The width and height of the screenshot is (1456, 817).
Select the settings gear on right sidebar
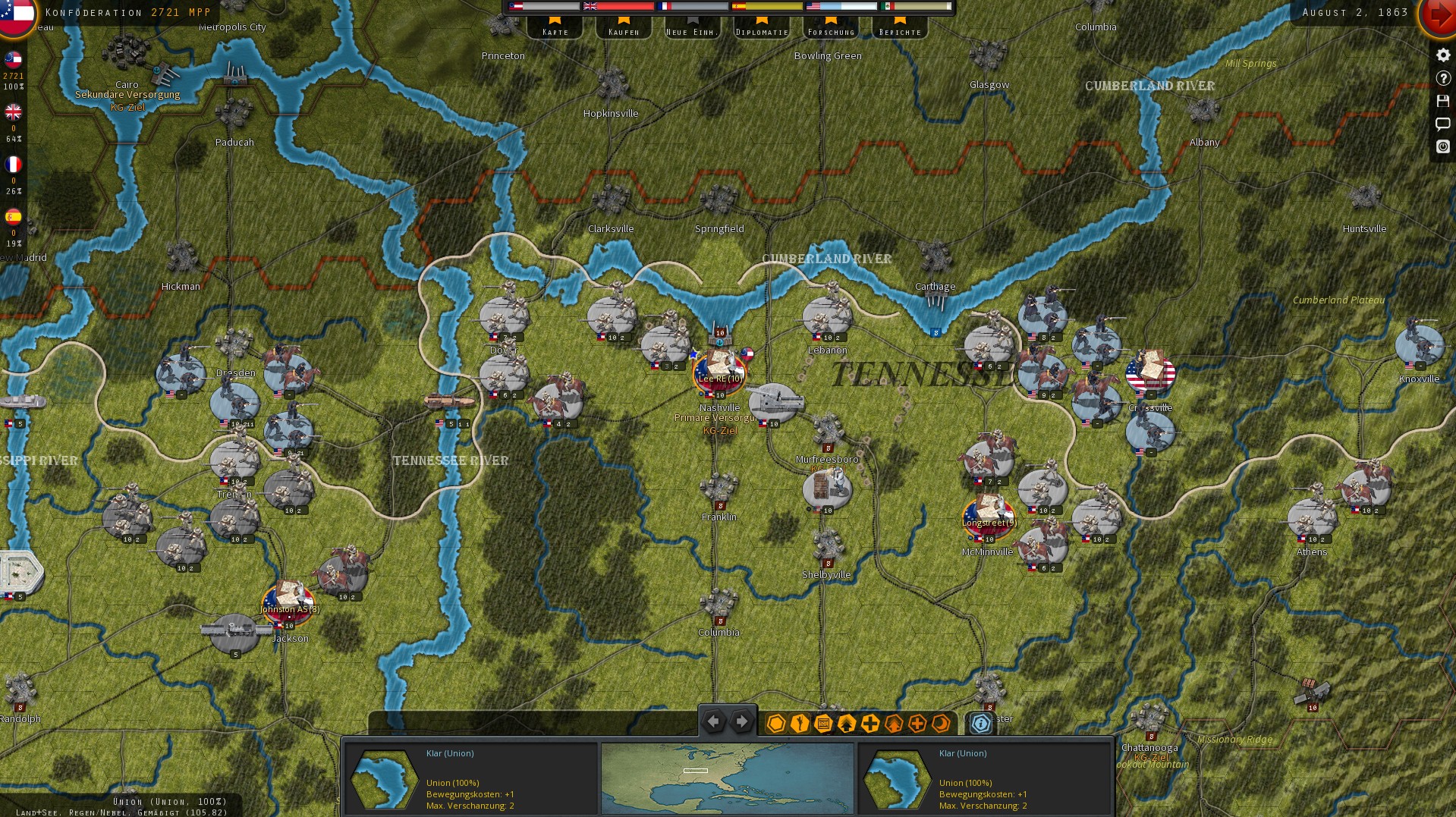pos(1442,55)
